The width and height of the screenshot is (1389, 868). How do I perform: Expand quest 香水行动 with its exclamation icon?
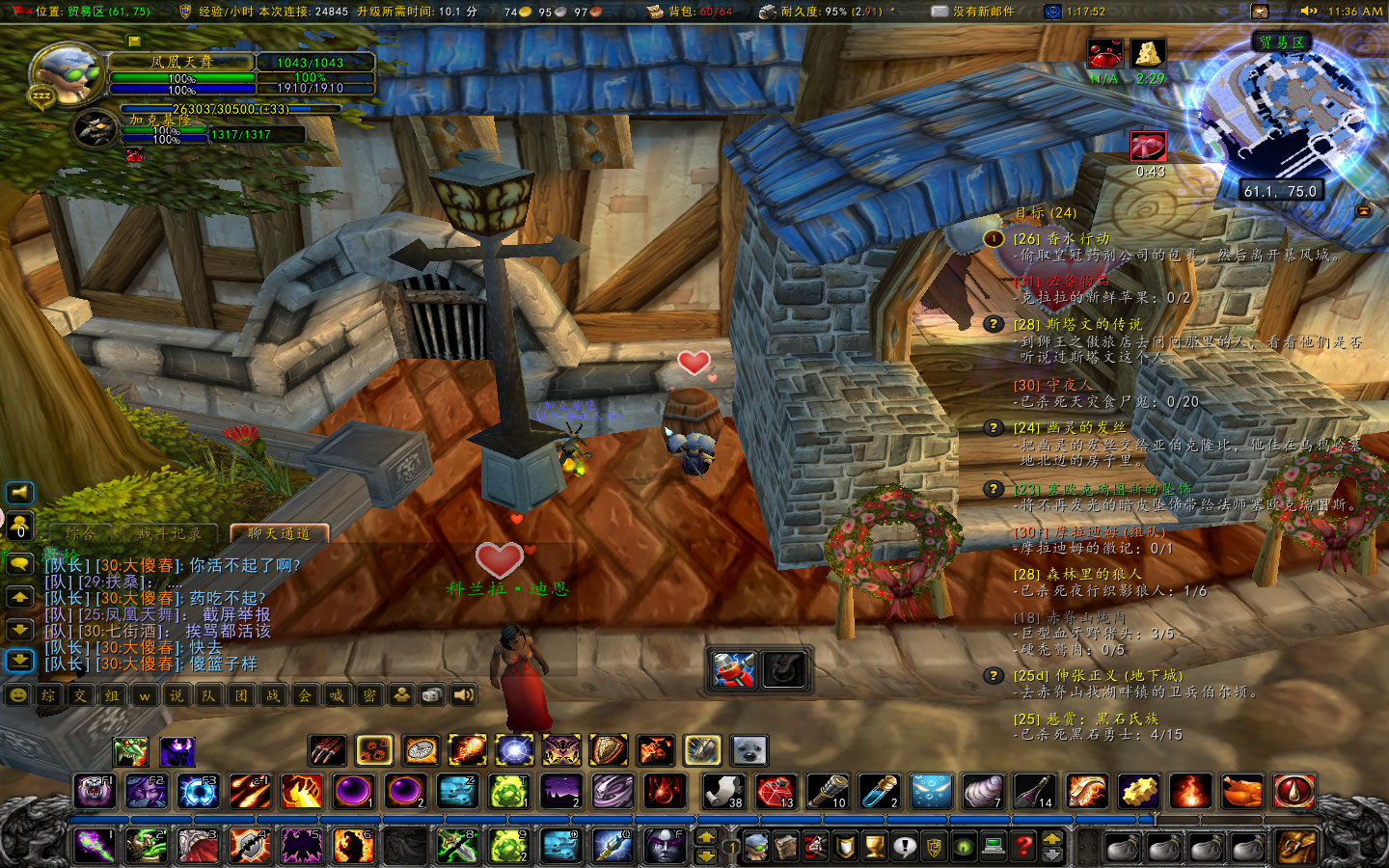994,238
